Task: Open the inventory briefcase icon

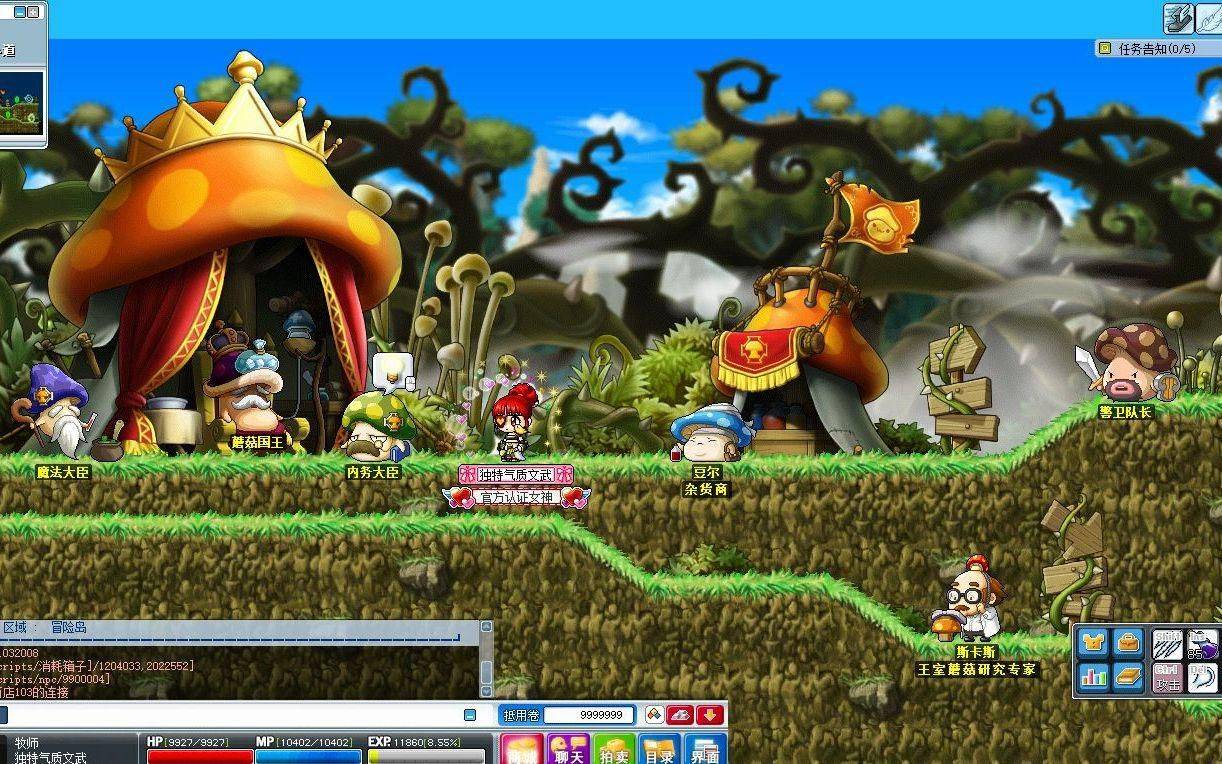Action: (1128, 643)
